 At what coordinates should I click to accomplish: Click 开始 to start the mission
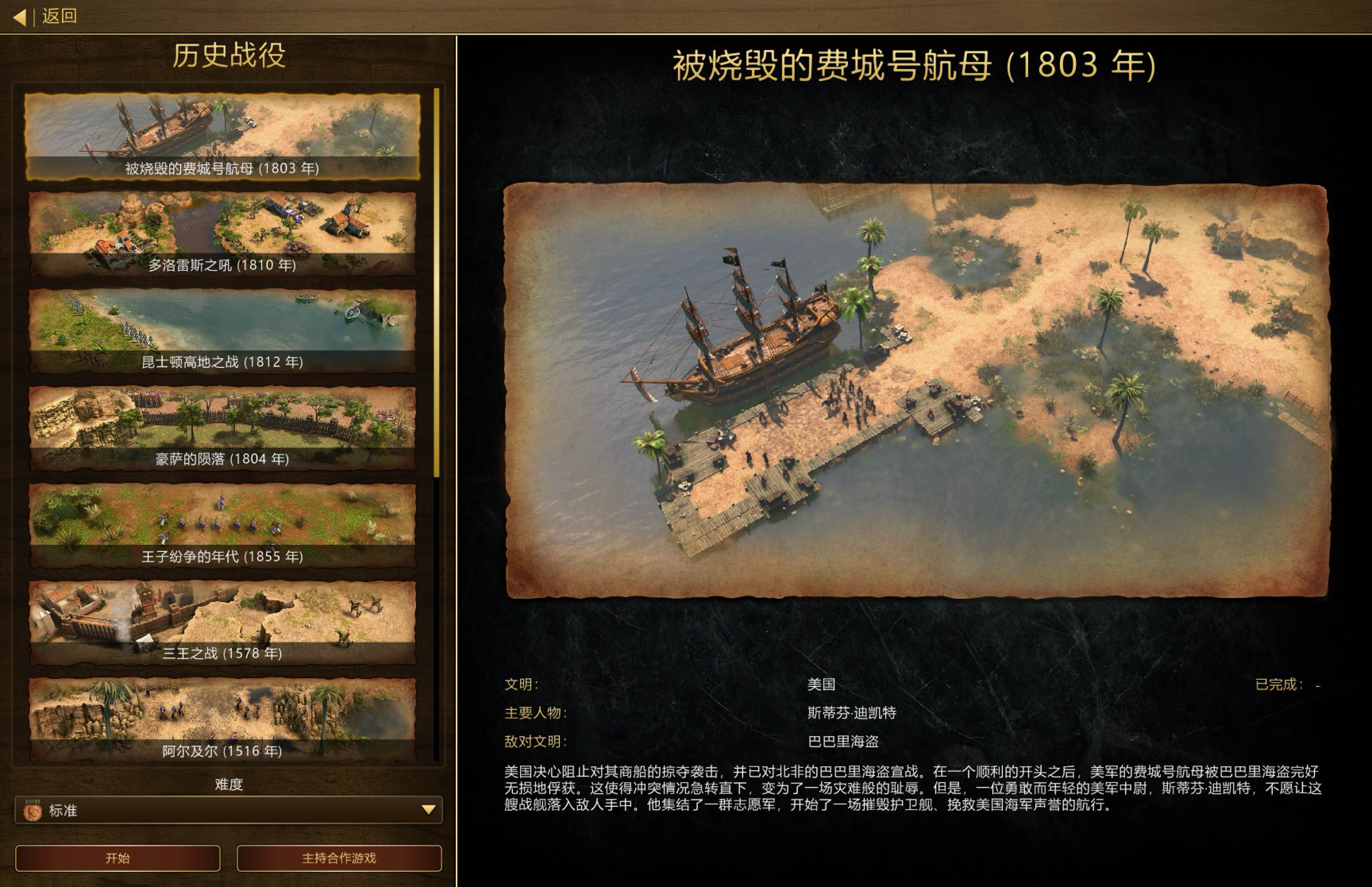tap(118, 858)
